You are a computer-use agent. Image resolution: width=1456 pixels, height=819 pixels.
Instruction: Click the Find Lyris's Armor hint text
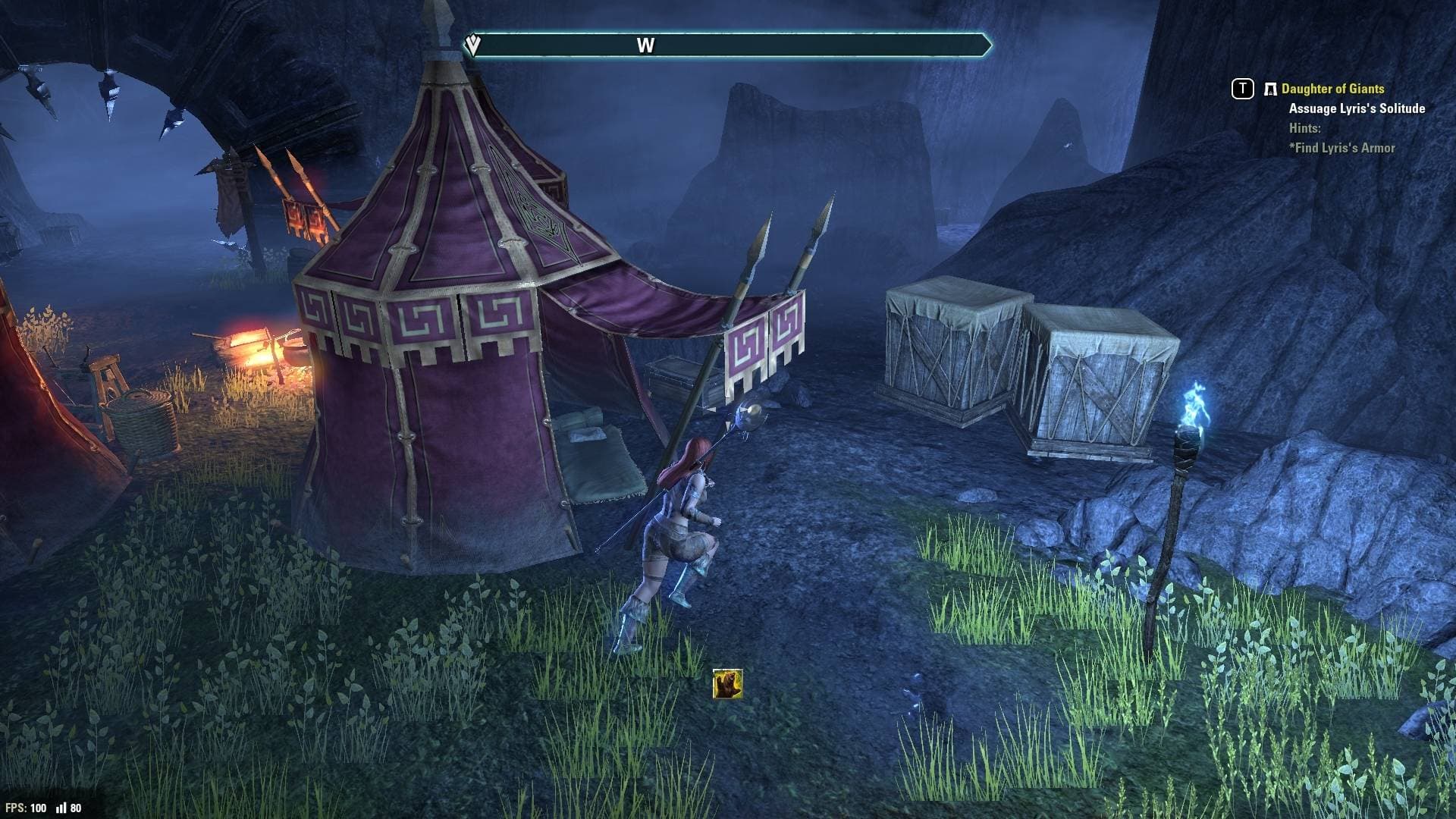1341,148
